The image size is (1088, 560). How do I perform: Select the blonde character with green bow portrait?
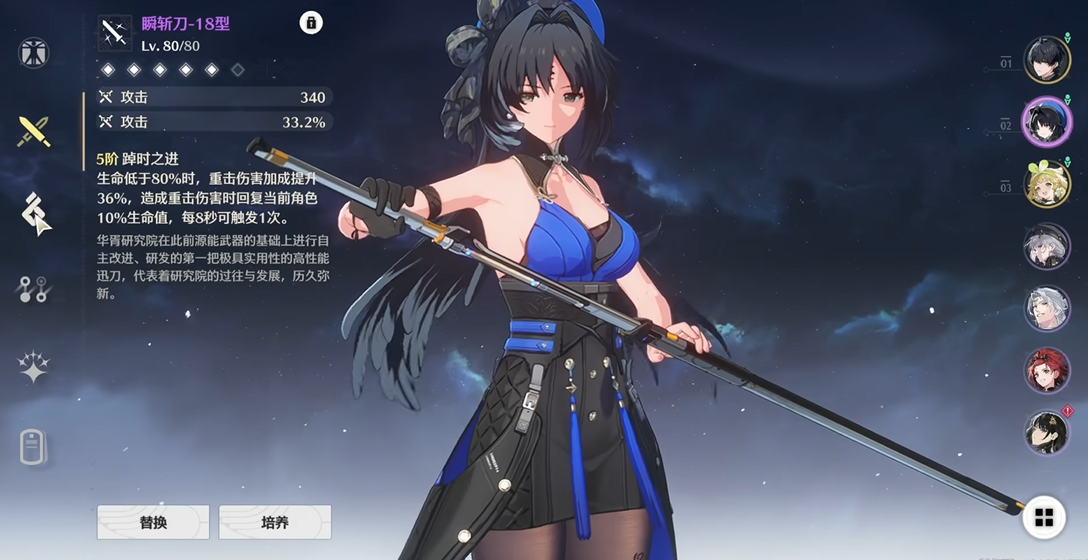[x=1047, y=184]
